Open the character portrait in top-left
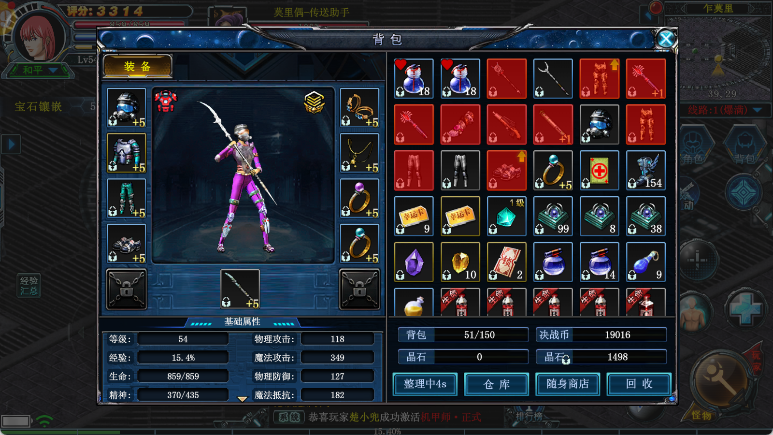The height and width of the screenshot is (435, 773). pos(40,32)
